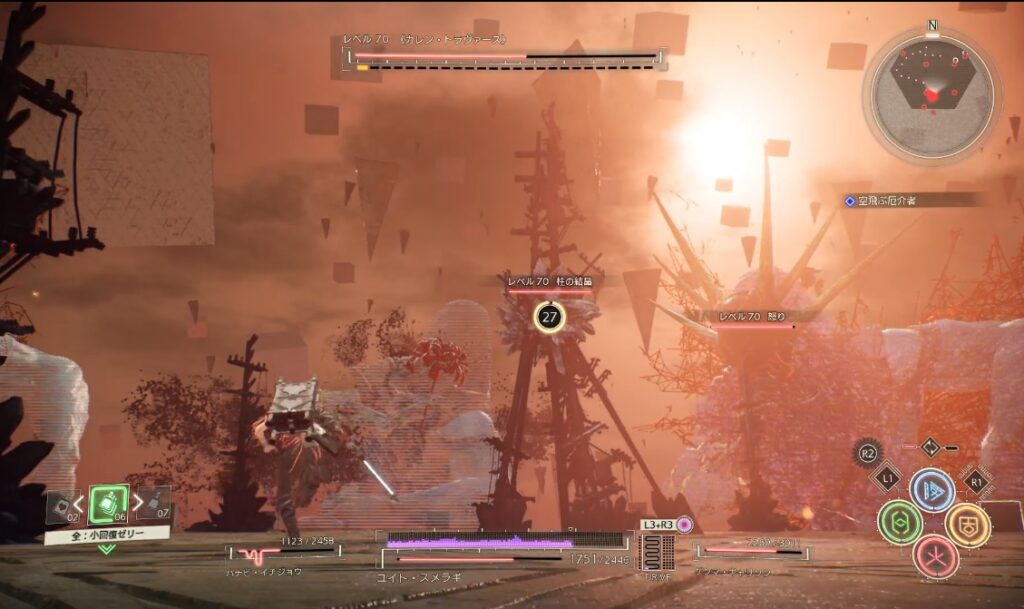Cycle items with the right arrow
The width and height of the screenshot is (1024, 609).
click(137, 503)
